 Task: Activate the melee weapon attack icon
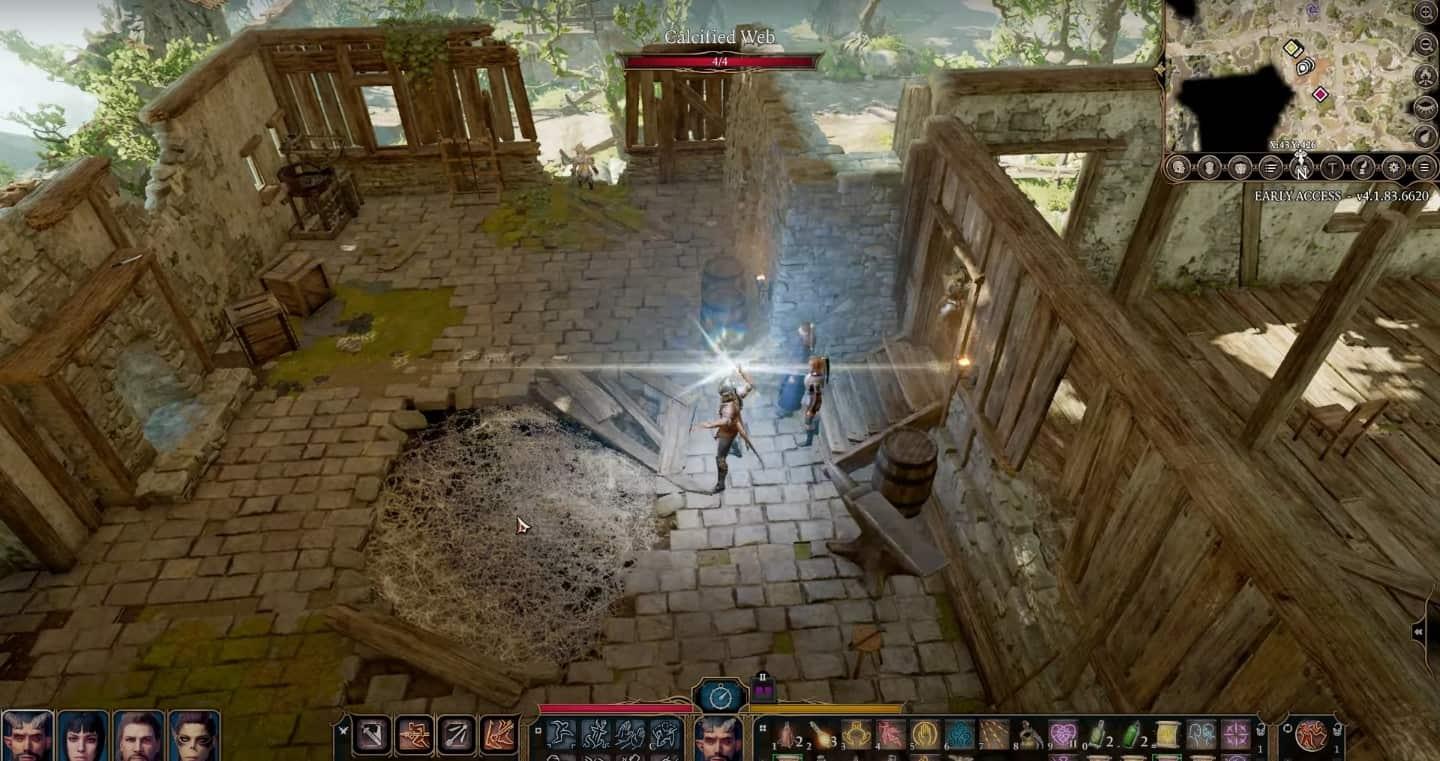[x=370, y=735]
